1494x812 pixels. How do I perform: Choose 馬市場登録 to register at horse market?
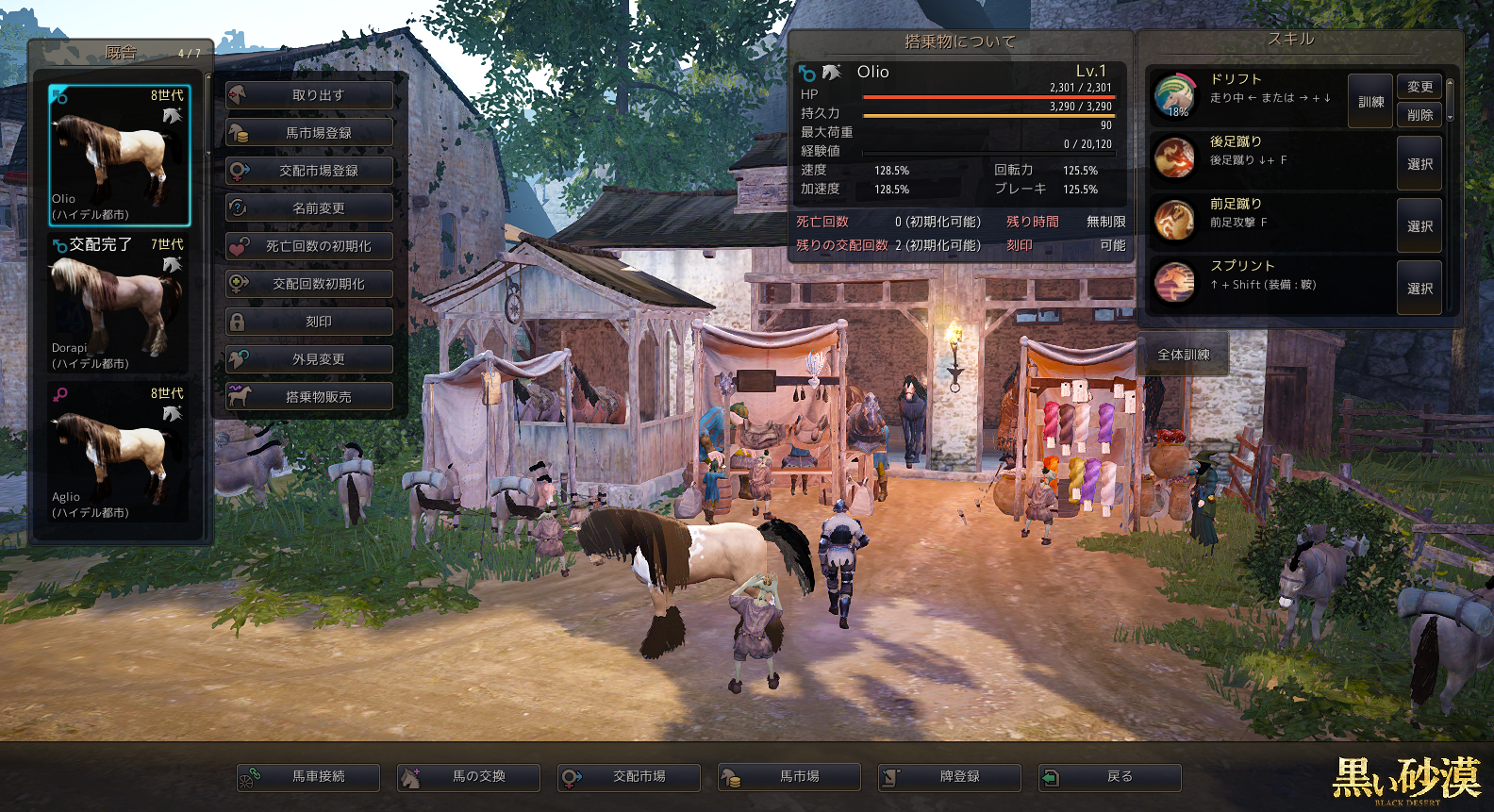pos(309,133)
